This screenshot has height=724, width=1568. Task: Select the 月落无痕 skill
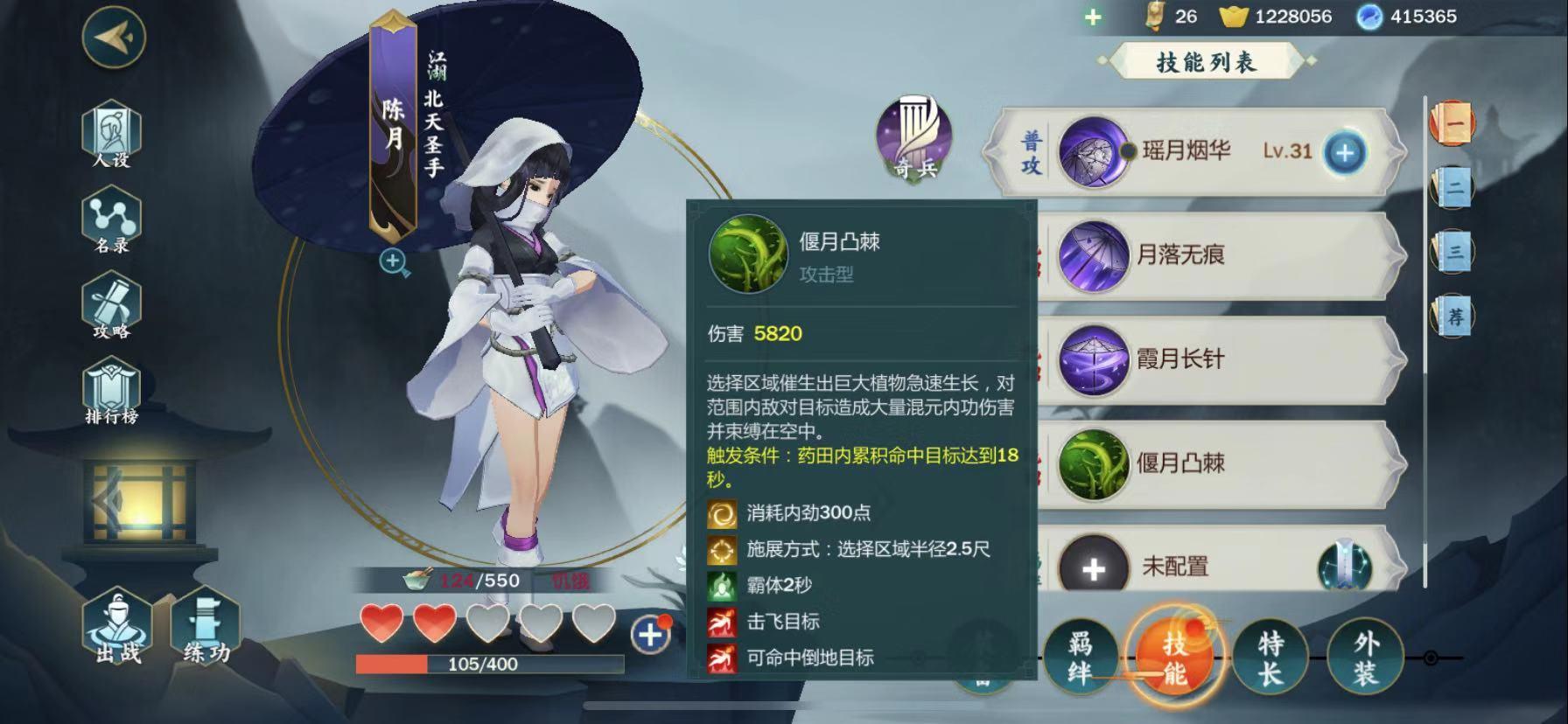tap(1216, 256)
